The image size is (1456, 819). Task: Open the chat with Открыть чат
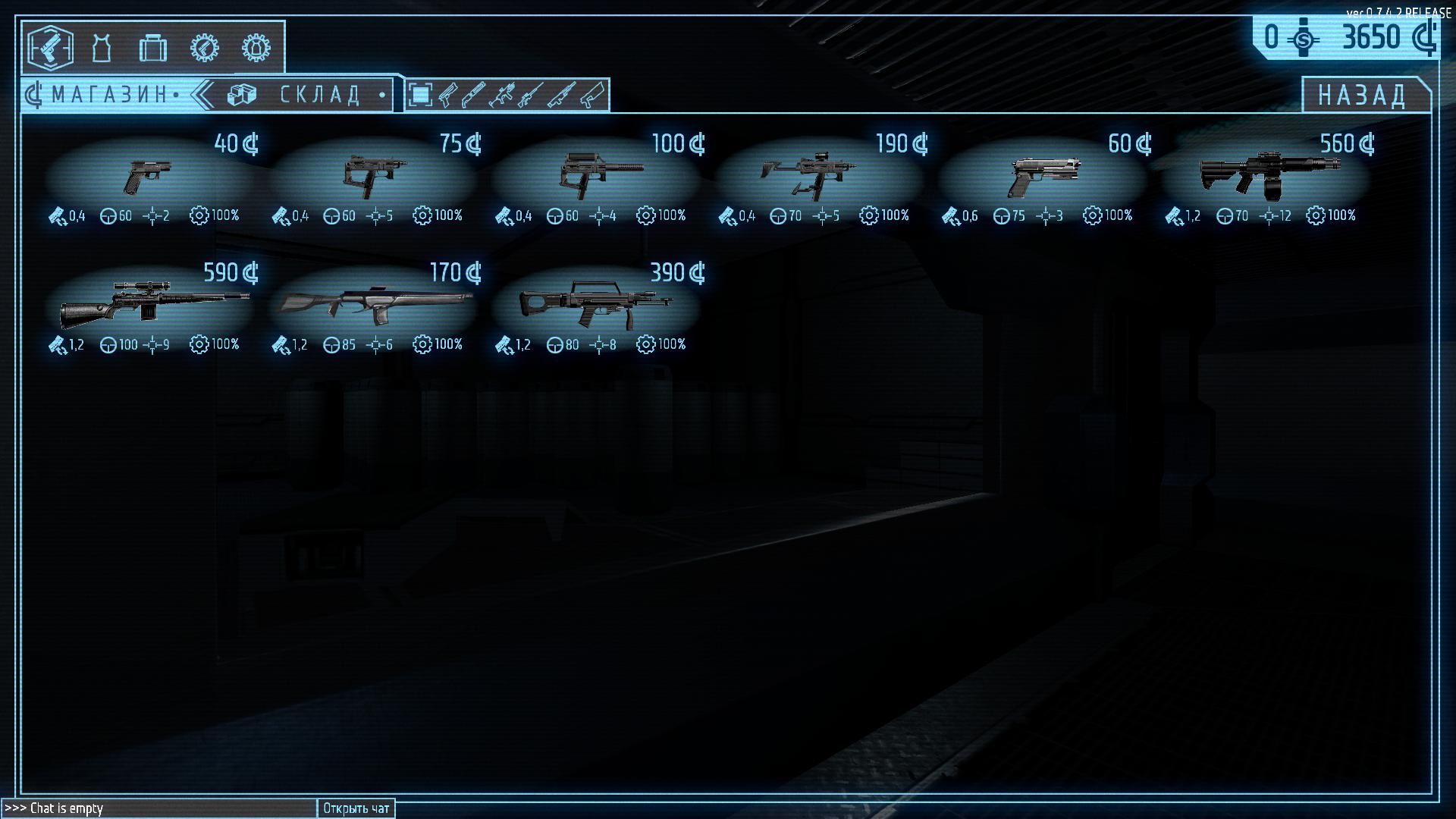(x=356, y=808)
